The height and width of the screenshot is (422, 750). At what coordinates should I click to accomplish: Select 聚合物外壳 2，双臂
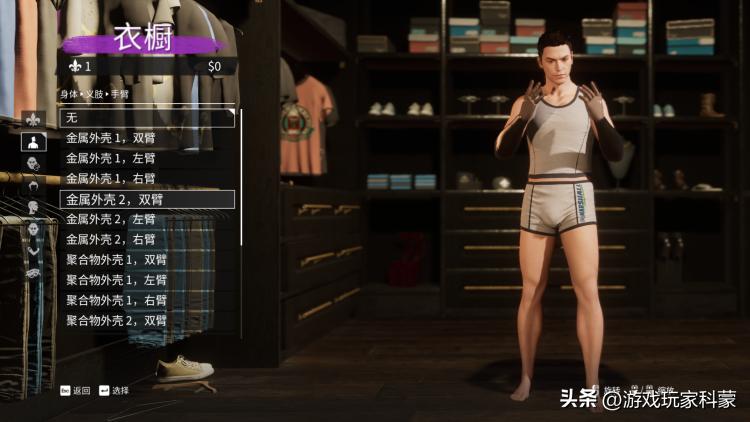click(x=147, y=321)
